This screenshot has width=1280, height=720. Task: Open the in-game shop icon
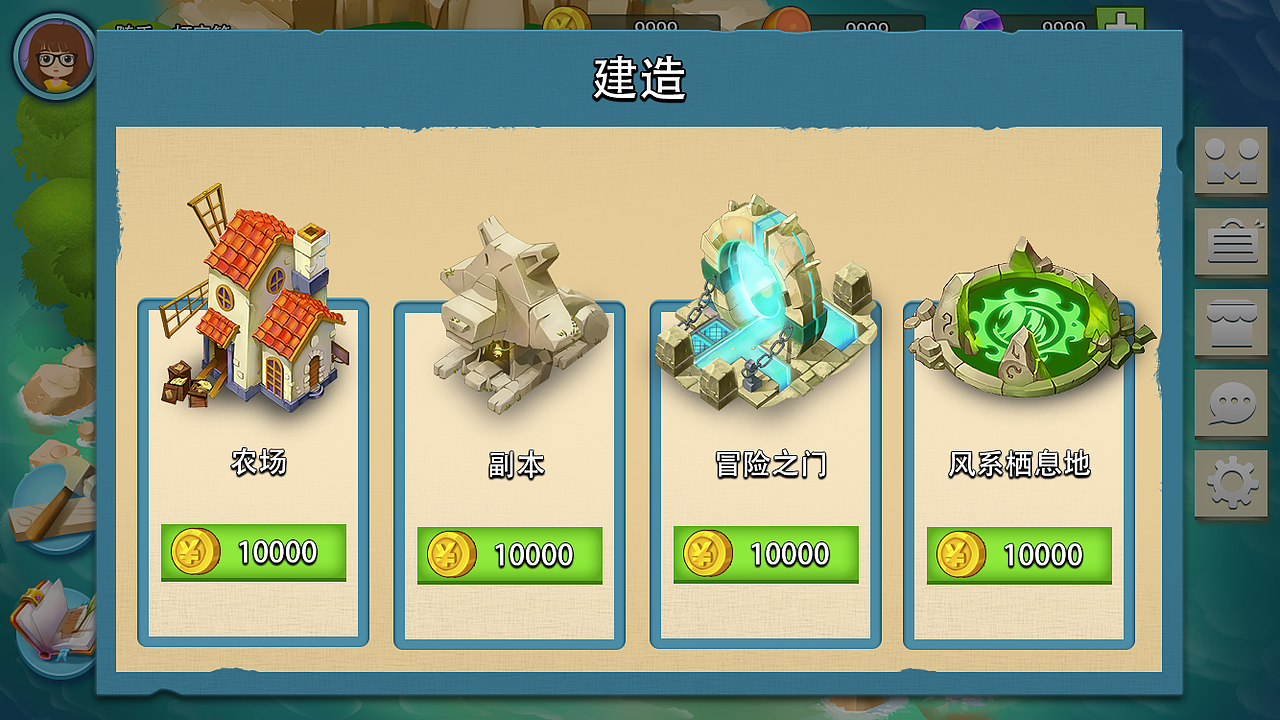point(1231,323)
